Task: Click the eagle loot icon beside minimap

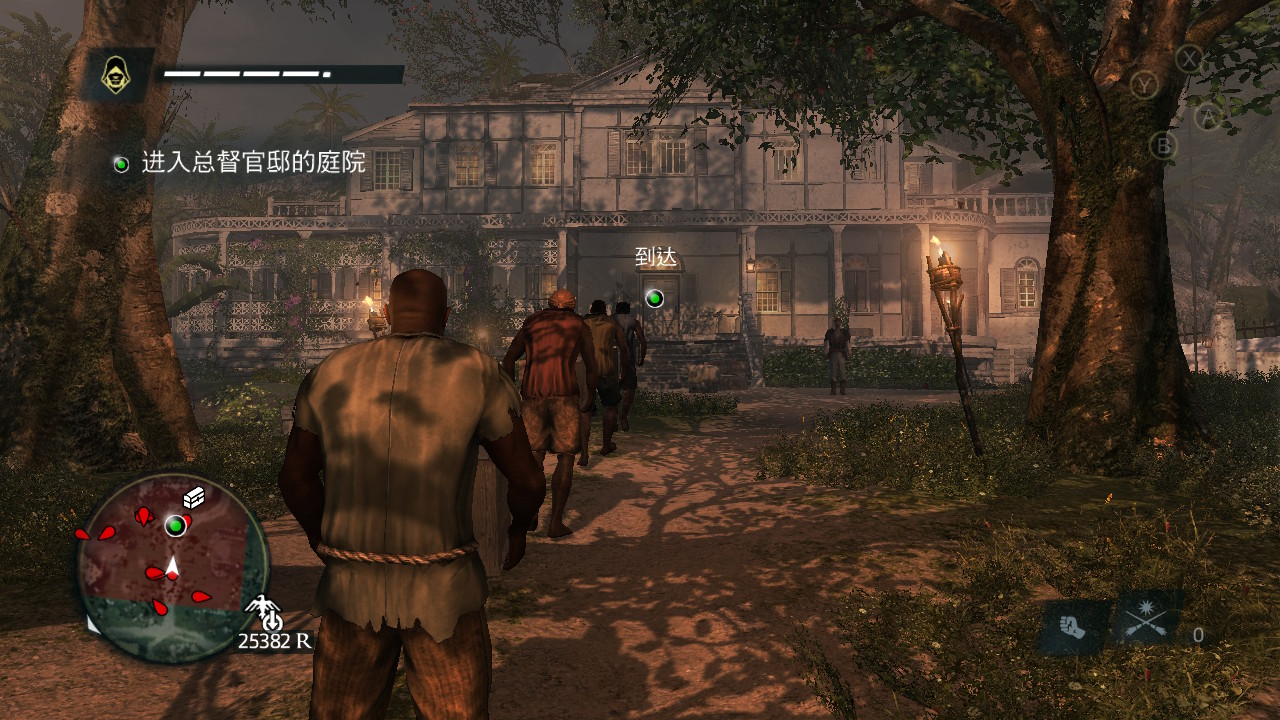Action: [x=263, y=610]
